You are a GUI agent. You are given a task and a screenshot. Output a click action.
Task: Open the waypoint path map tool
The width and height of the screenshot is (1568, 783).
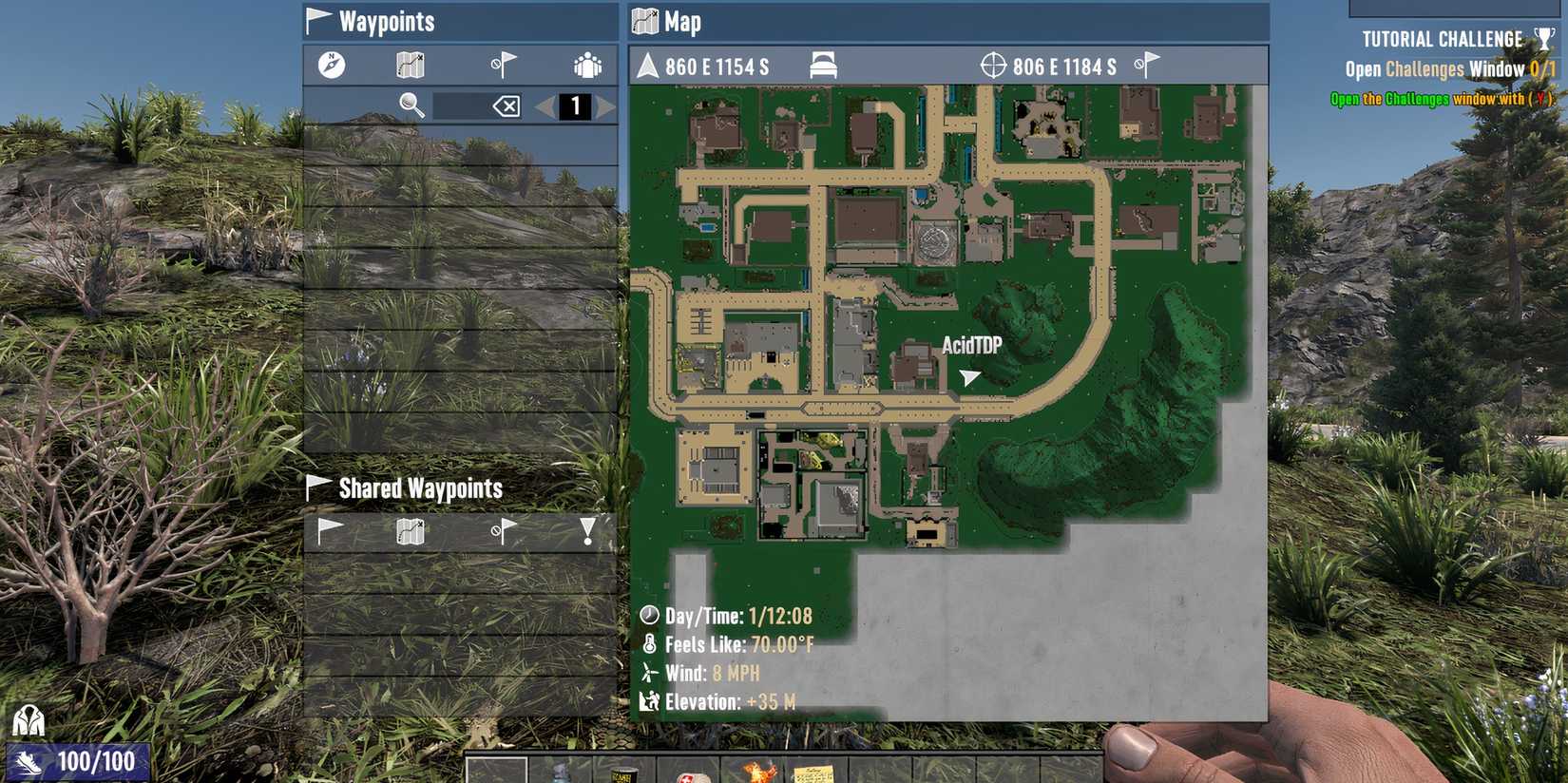coord(408,65)
